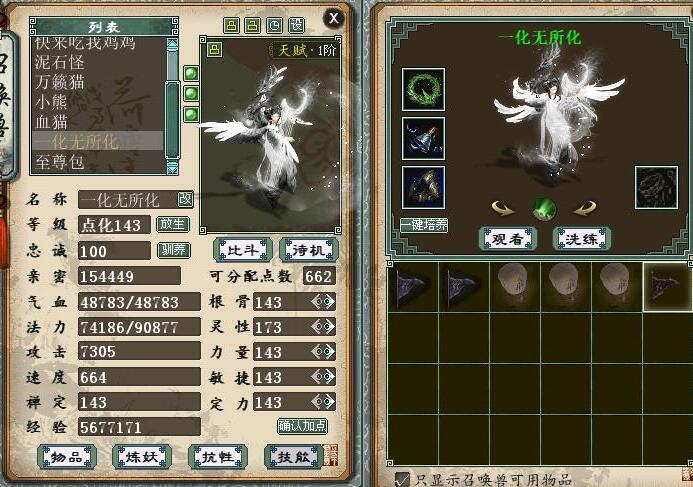The height and width of the screenshot is (487, 693).
Task: Toggle 只显示召唤兽可用物品 checkbox
Action: pos(402,479)
